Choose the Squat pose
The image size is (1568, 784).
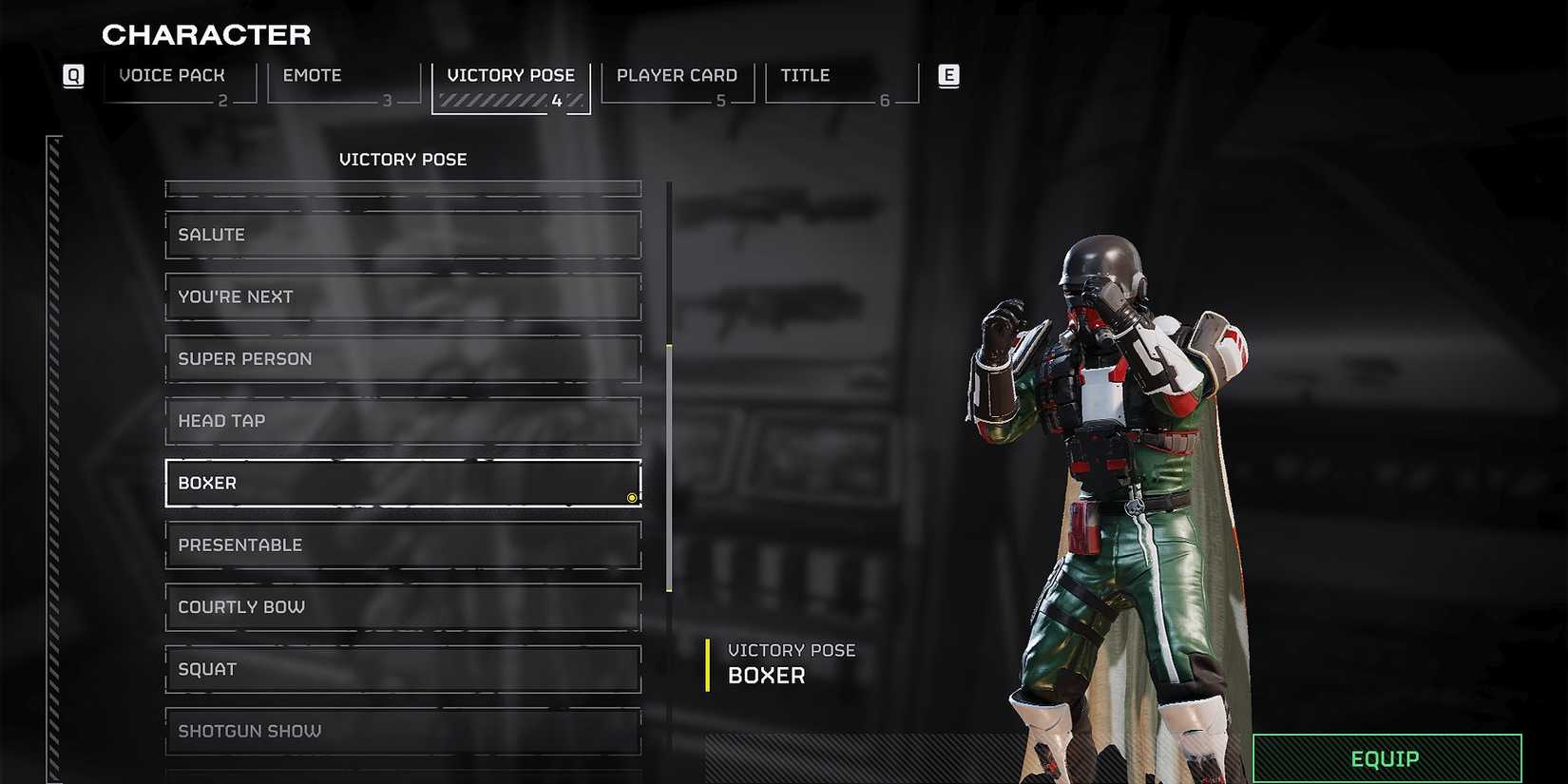click(403, 669)
